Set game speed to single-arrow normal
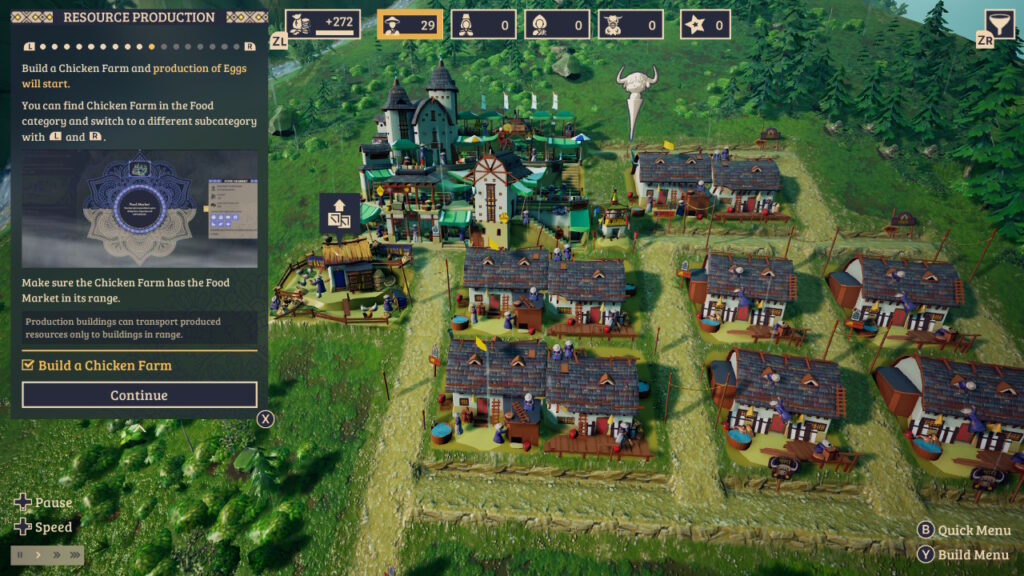The image size is (1024, 576). coord(38,555)
